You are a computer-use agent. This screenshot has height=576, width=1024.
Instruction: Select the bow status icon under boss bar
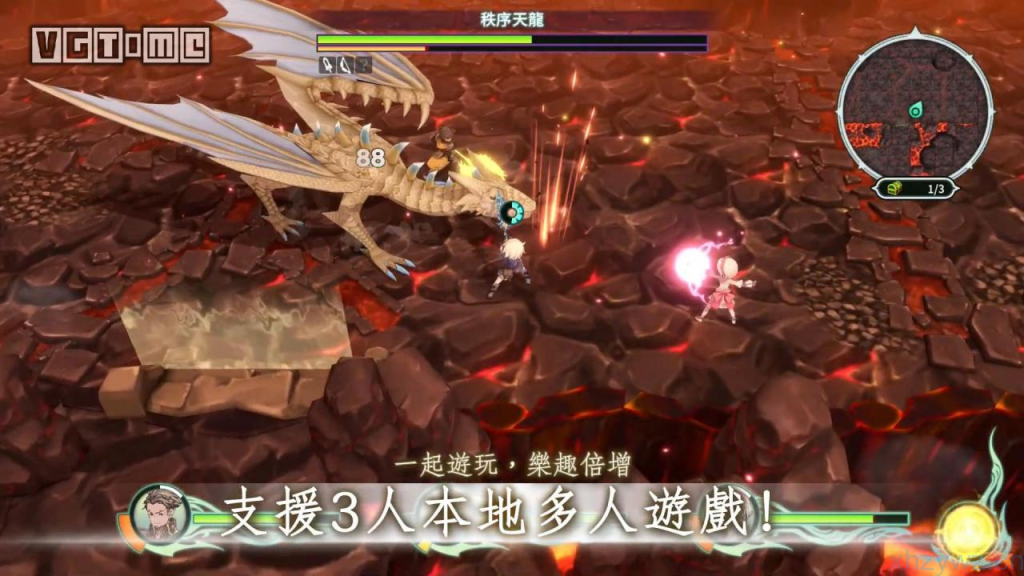(x=345, y=65)
